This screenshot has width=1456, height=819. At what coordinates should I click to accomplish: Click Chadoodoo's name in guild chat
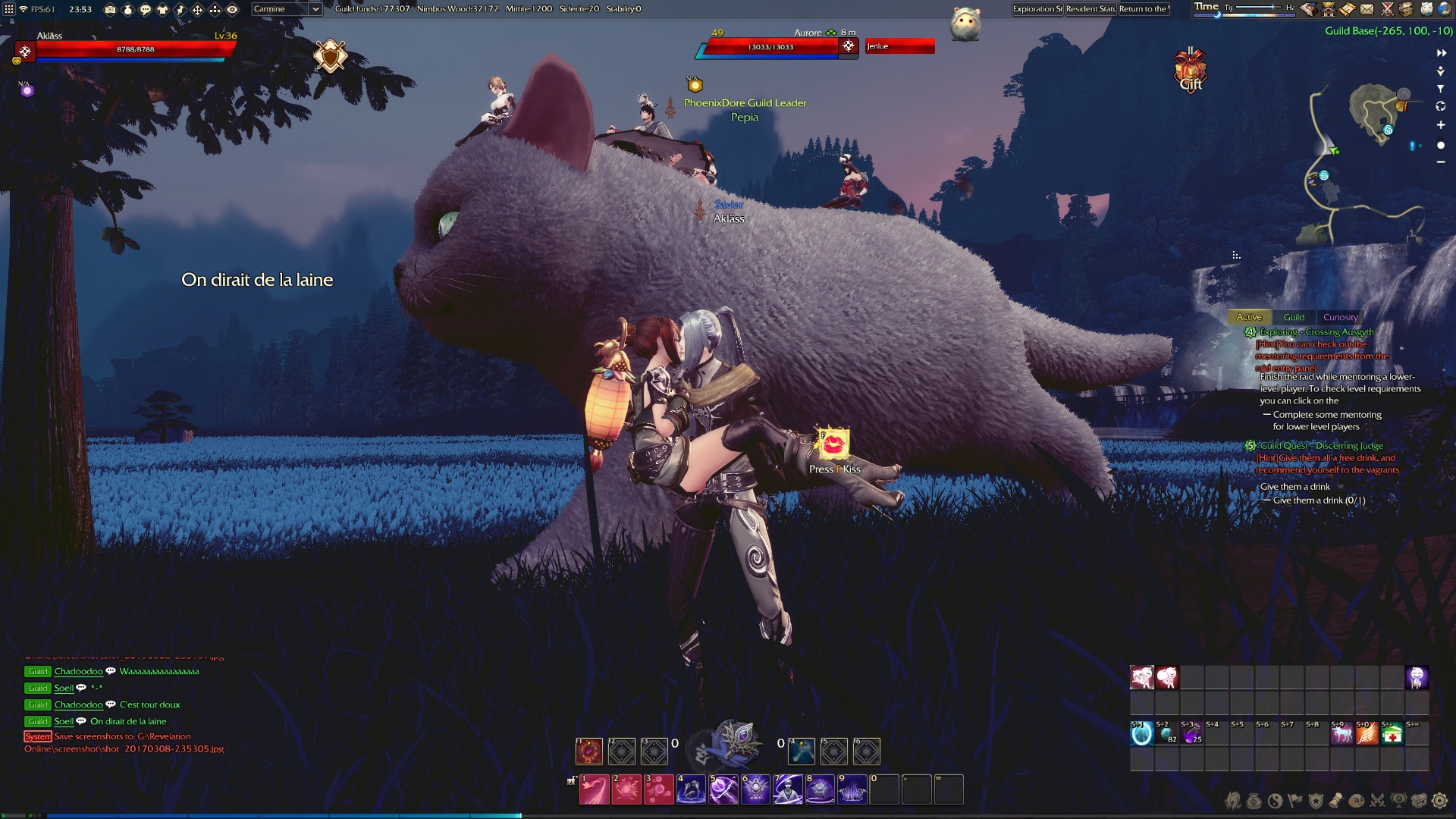[78, 671]
